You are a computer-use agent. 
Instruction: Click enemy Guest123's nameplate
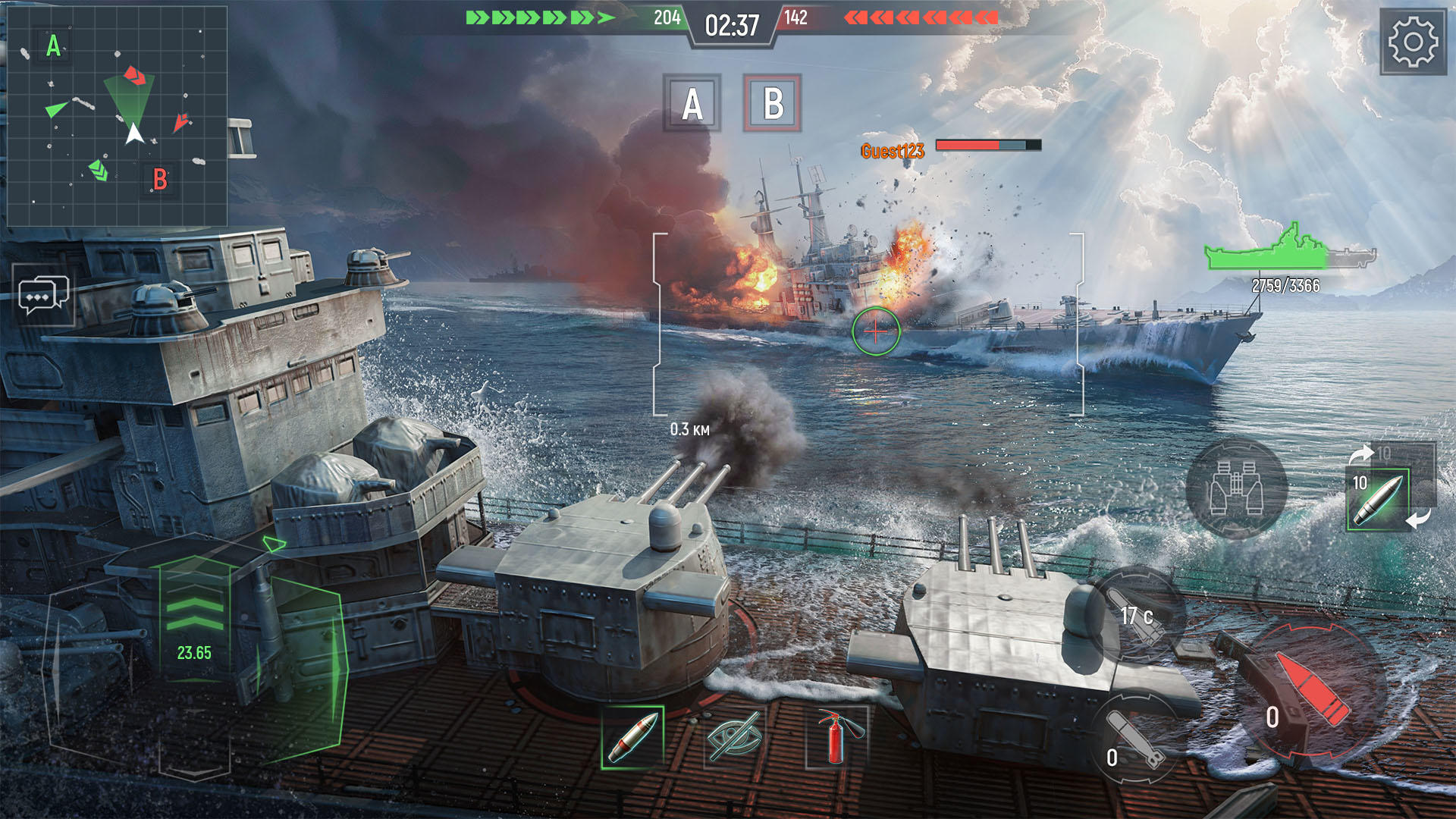pos(893,150)
